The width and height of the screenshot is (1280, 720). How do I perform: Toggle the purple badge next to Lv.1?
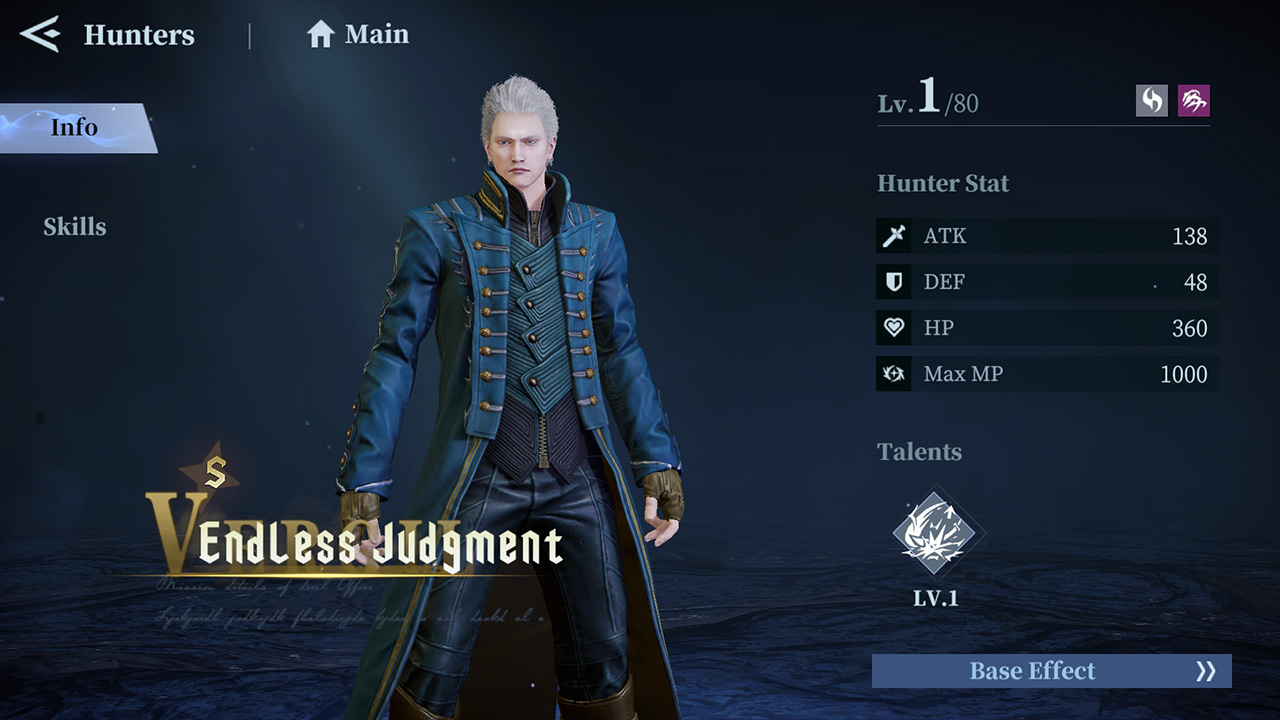(x=1196, y=100)
